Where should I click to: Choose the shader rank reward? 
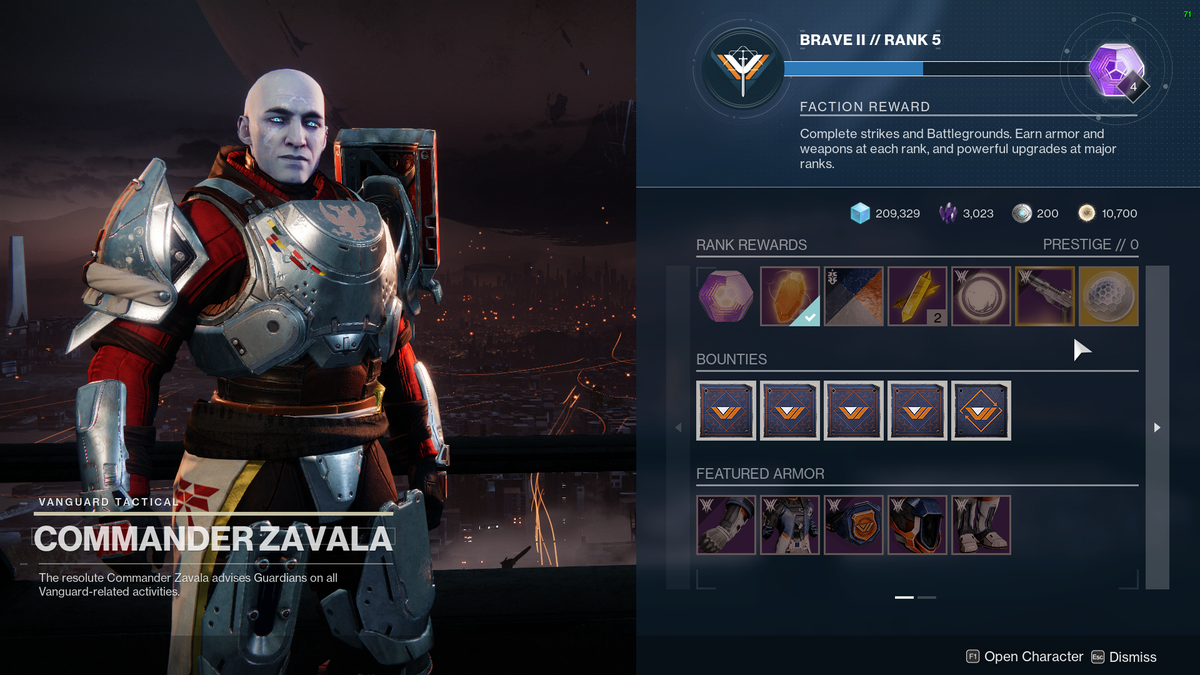(853, 296)
